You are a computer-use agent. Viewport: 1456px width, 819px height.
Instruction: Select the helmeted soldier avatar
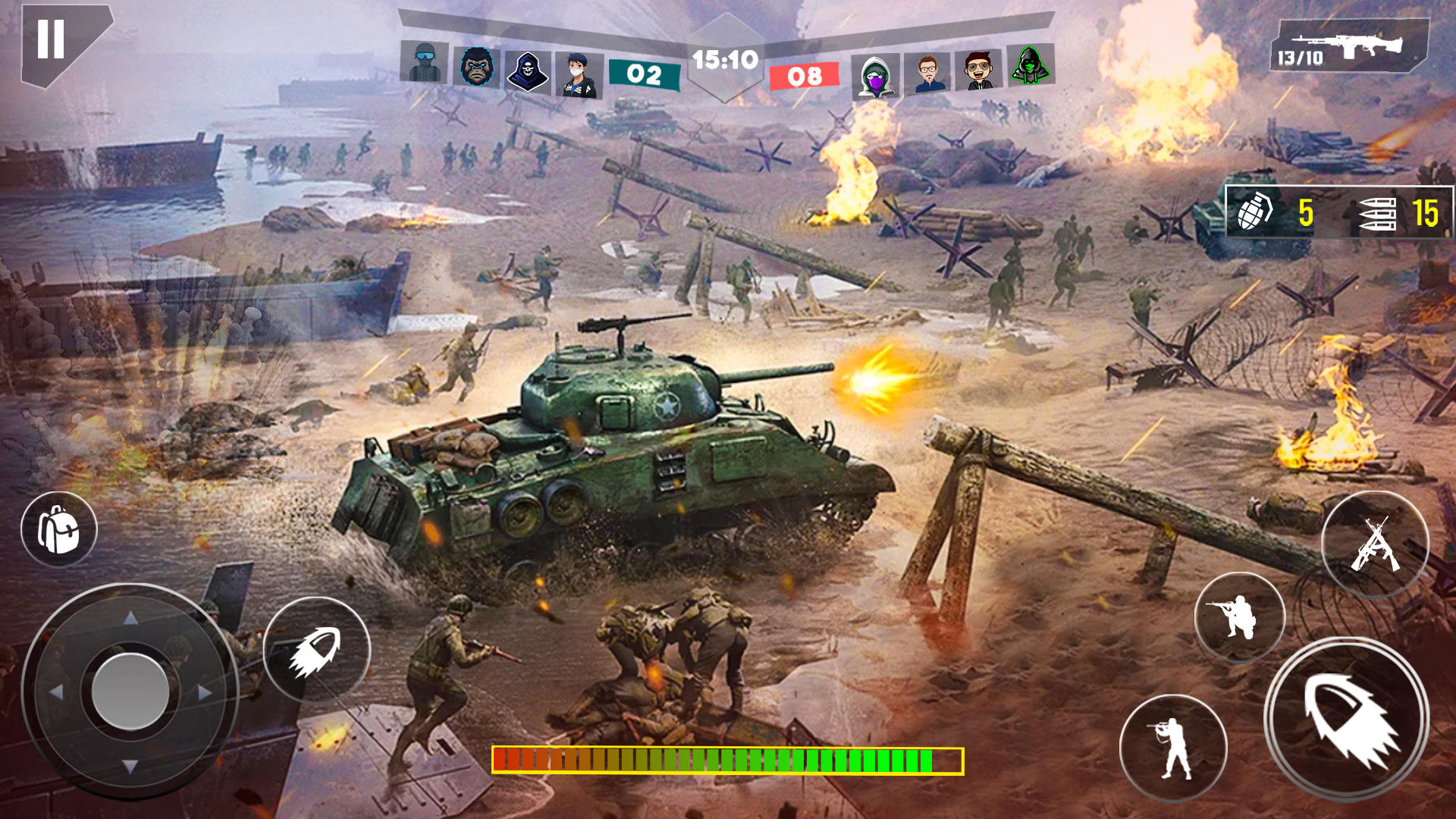click(x=425, y=62)
